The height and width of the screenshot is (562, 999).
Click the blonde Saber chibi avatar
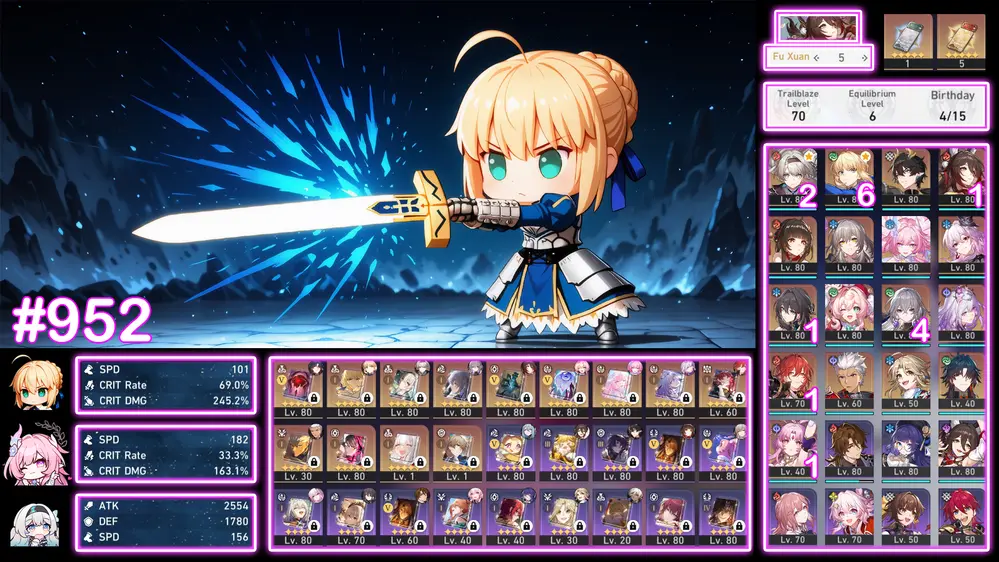[x=38, y=385]
